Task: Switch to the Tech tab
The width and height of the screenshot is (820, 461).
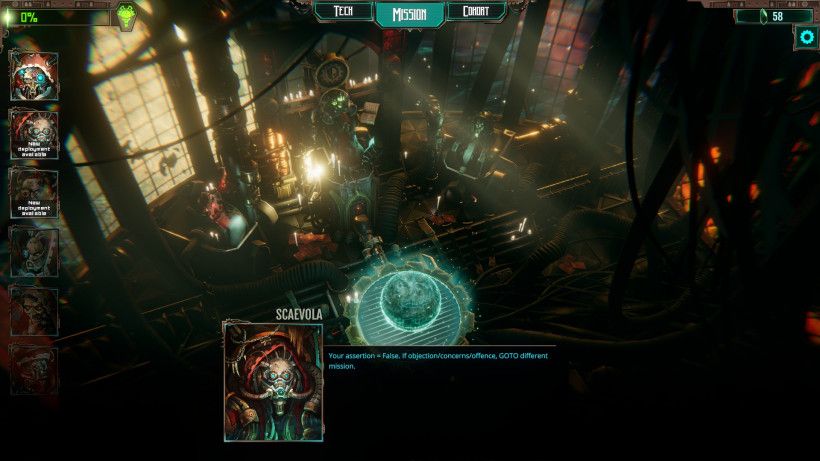Action: 343,12
